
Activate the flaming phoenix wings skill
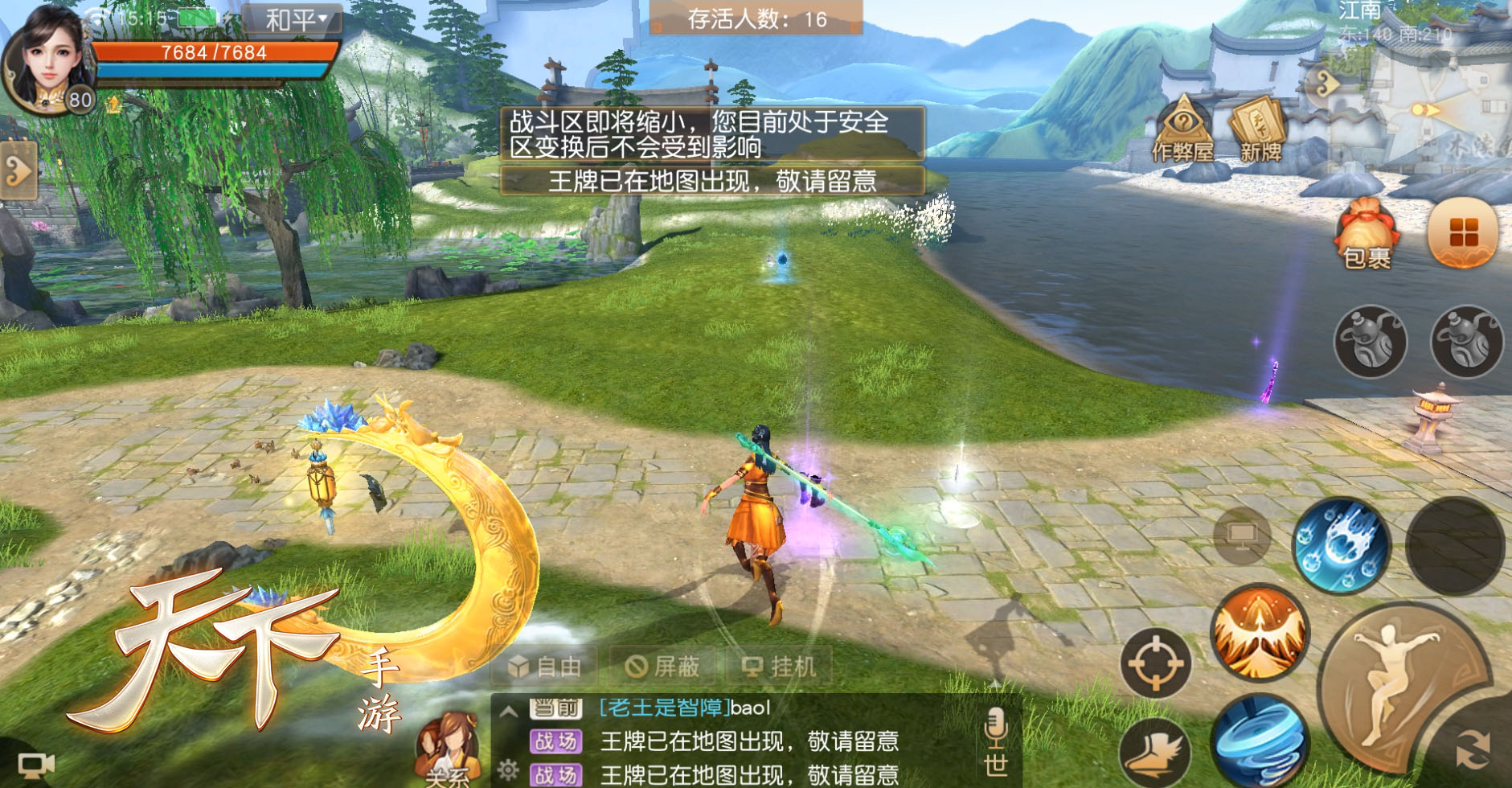(x=1259, y=632)
